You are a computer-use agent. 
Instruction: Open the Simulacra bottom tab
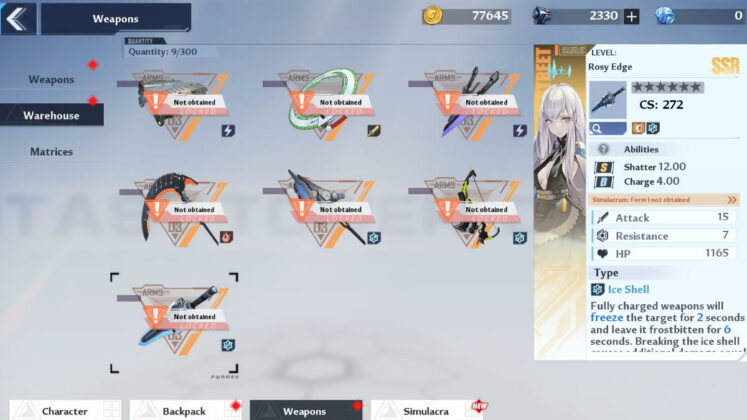click(428, 410)
